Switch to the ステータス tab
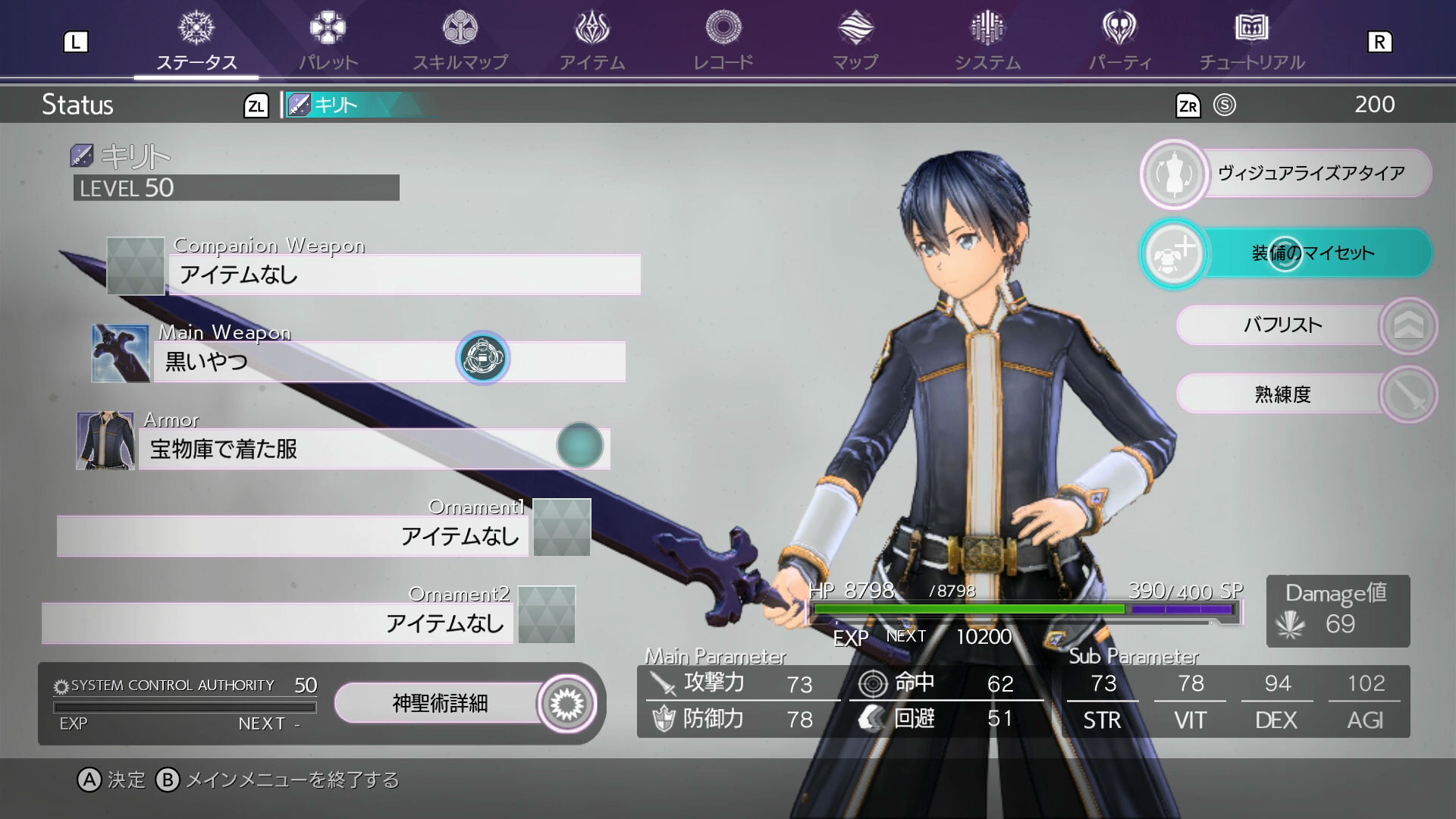 [196, 42]
